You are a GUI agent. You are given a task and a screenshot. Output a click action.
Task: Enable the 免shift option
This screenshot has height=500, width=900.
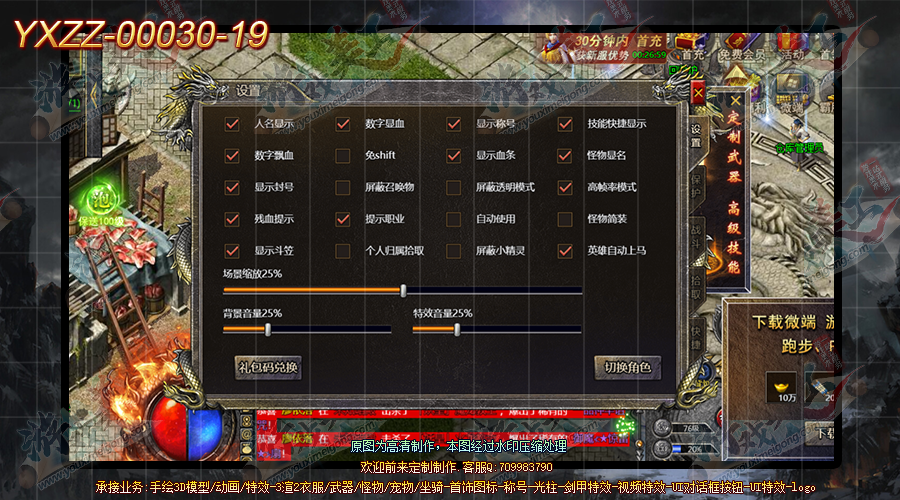point(343,156)
